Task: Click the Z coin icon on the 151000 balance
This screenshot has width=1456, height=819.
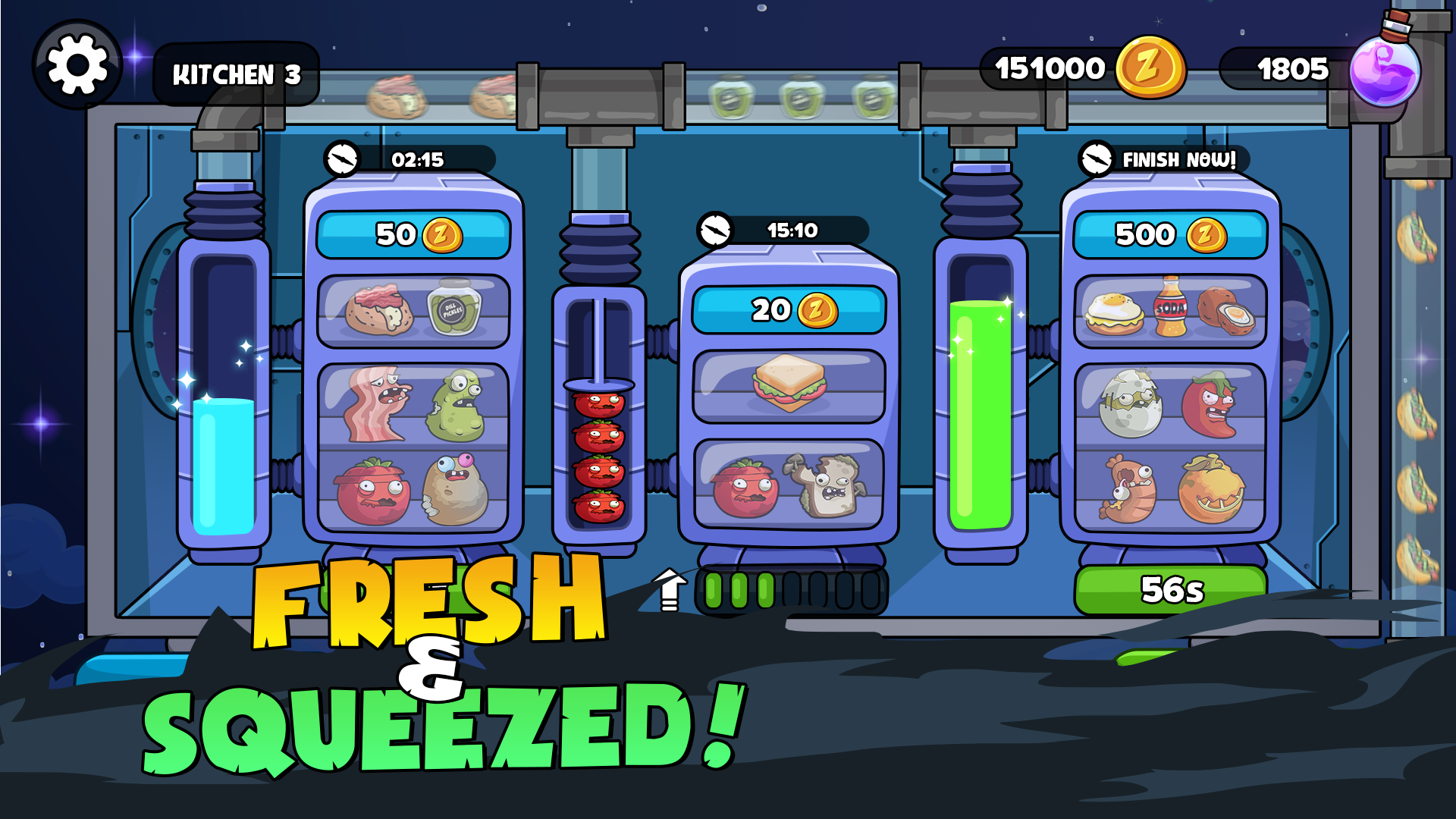Action: (x=1152, y=67)
